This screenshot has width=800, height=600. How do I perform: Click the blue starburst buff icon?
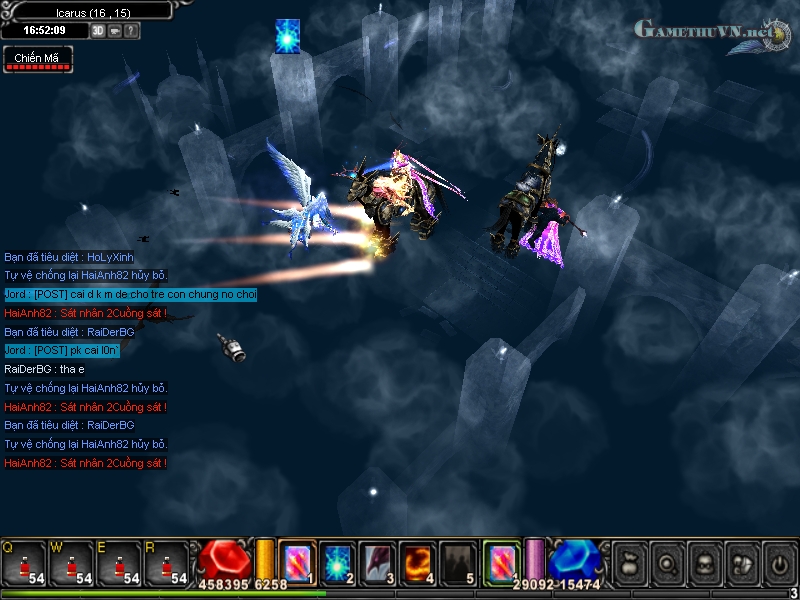(x=288, y=35)
